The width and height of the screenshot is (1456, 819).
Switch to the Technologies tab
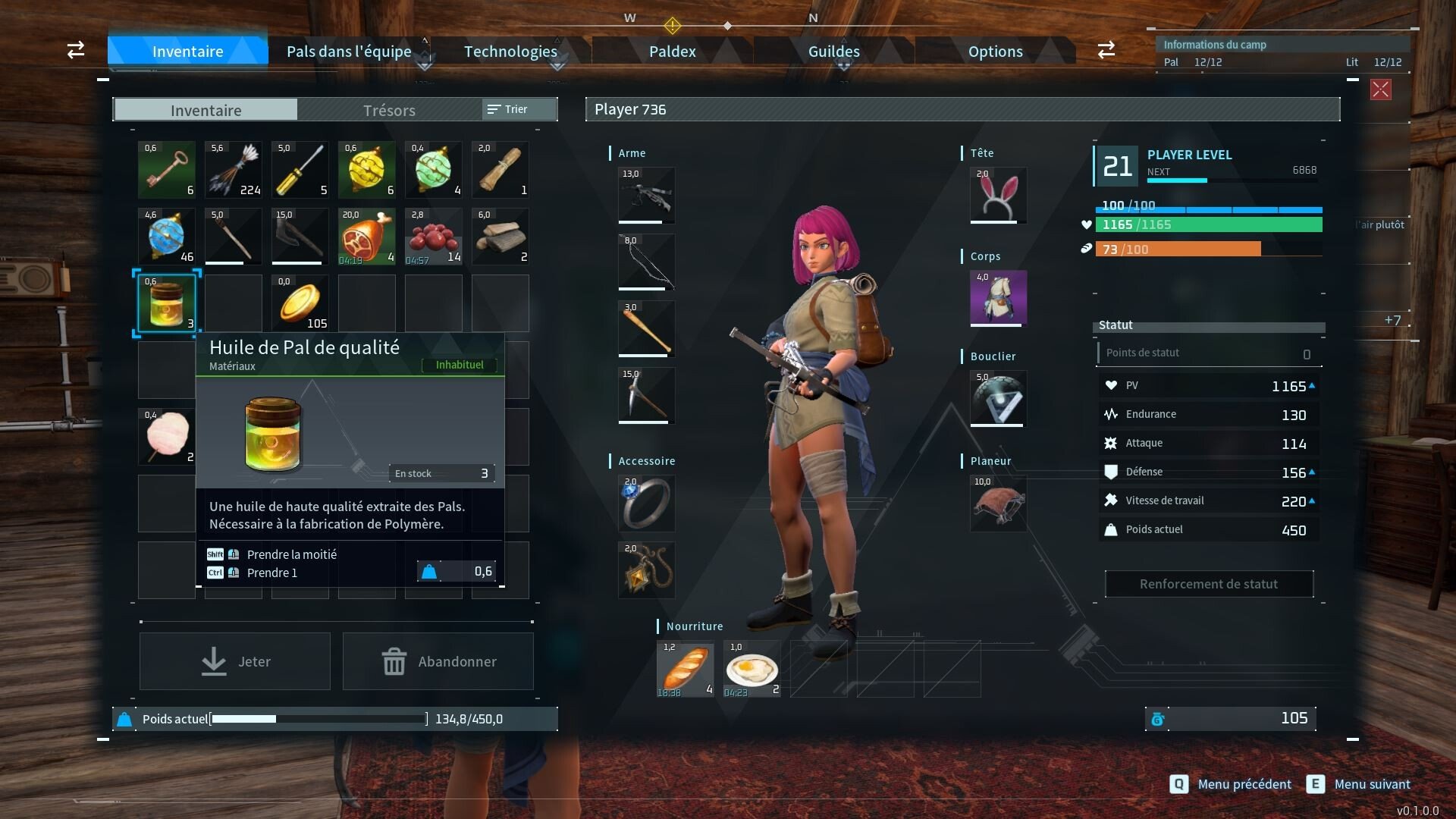[510, 52]
